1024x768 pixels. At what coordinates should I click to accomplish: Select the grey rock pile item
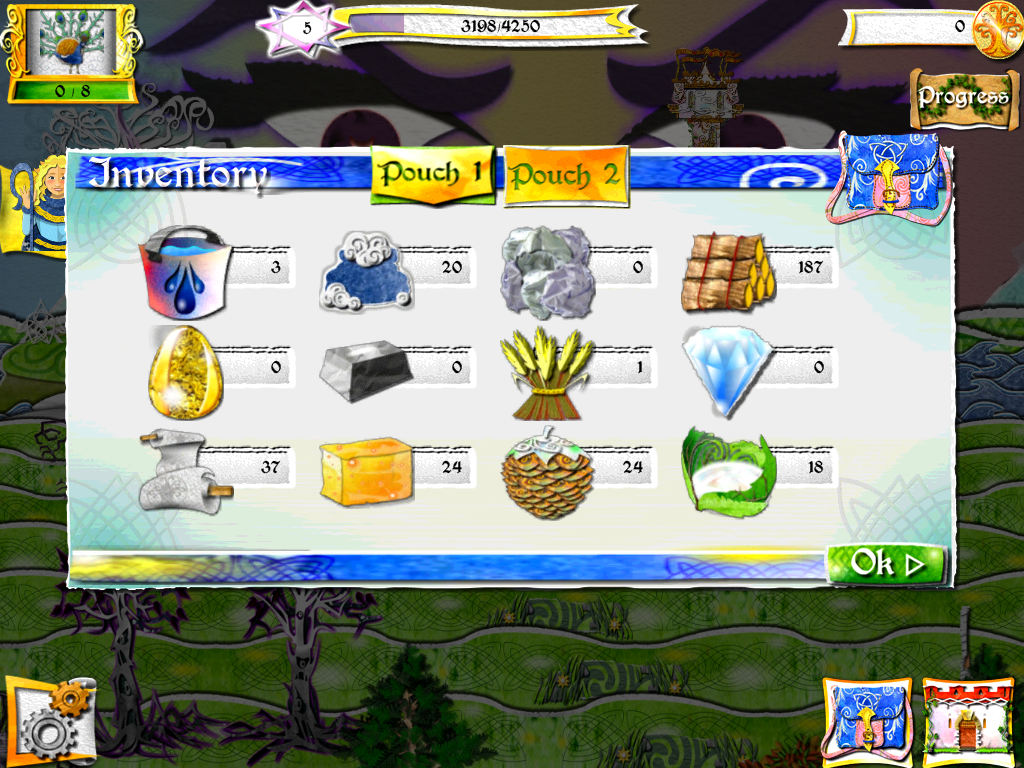[x=546, y=270]
